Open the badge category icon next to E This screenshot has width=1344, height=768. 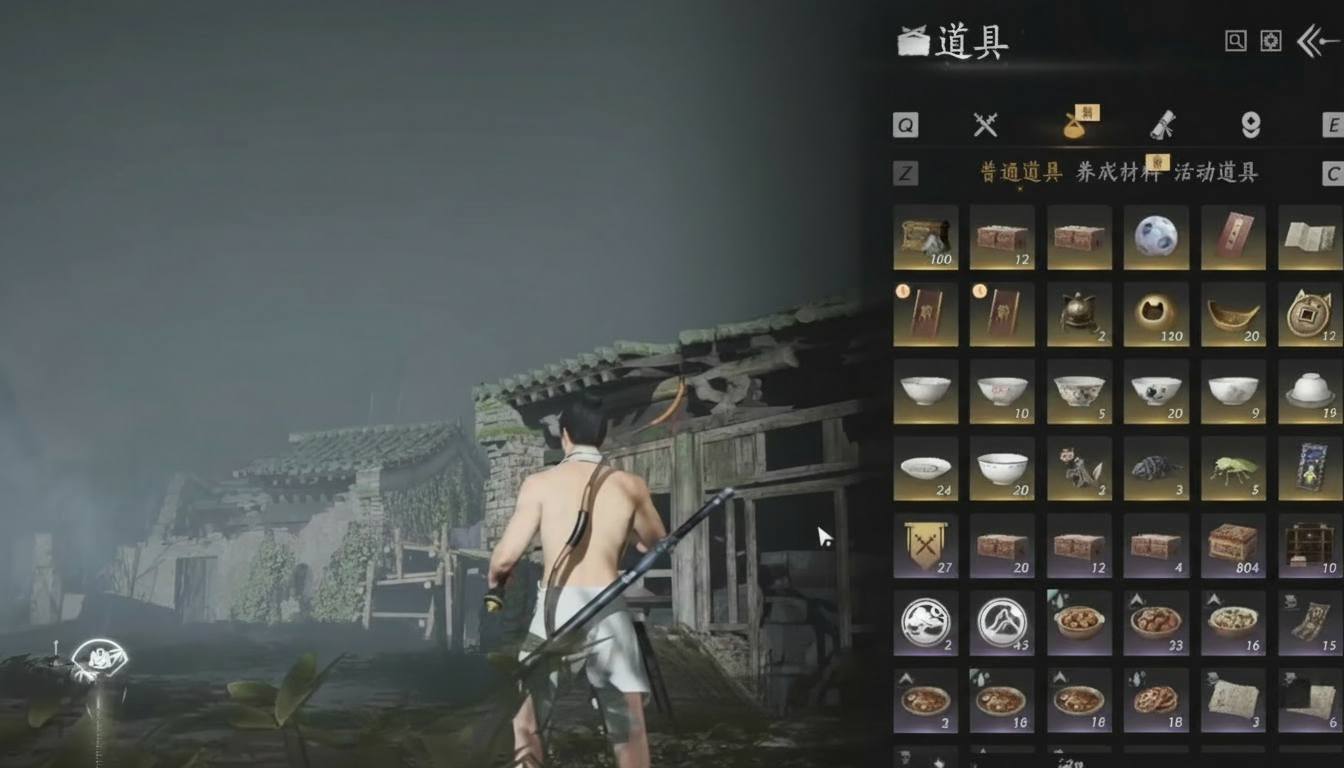click(1252, 124)
